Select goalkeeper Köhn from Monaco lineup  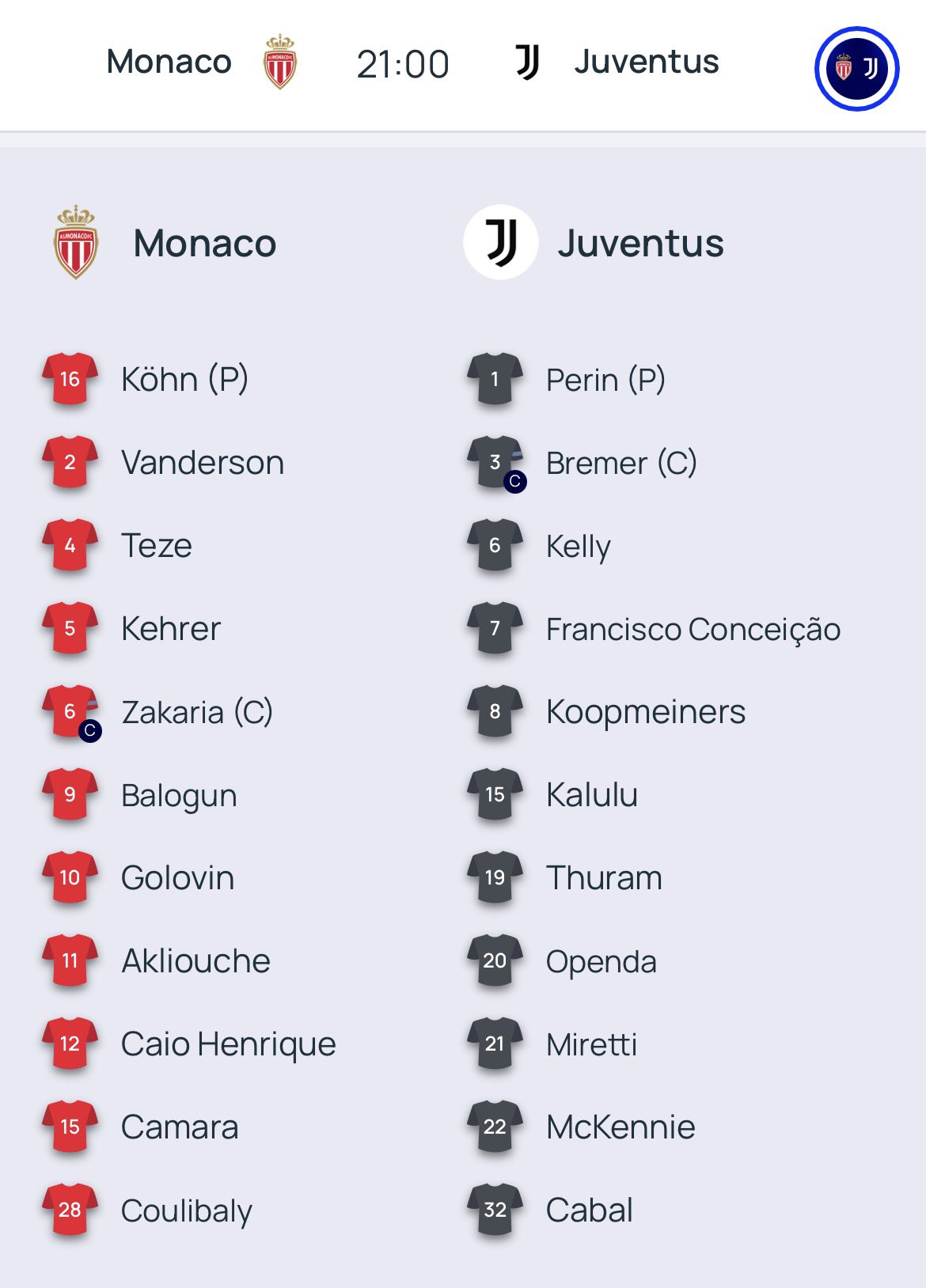(184, 380)
